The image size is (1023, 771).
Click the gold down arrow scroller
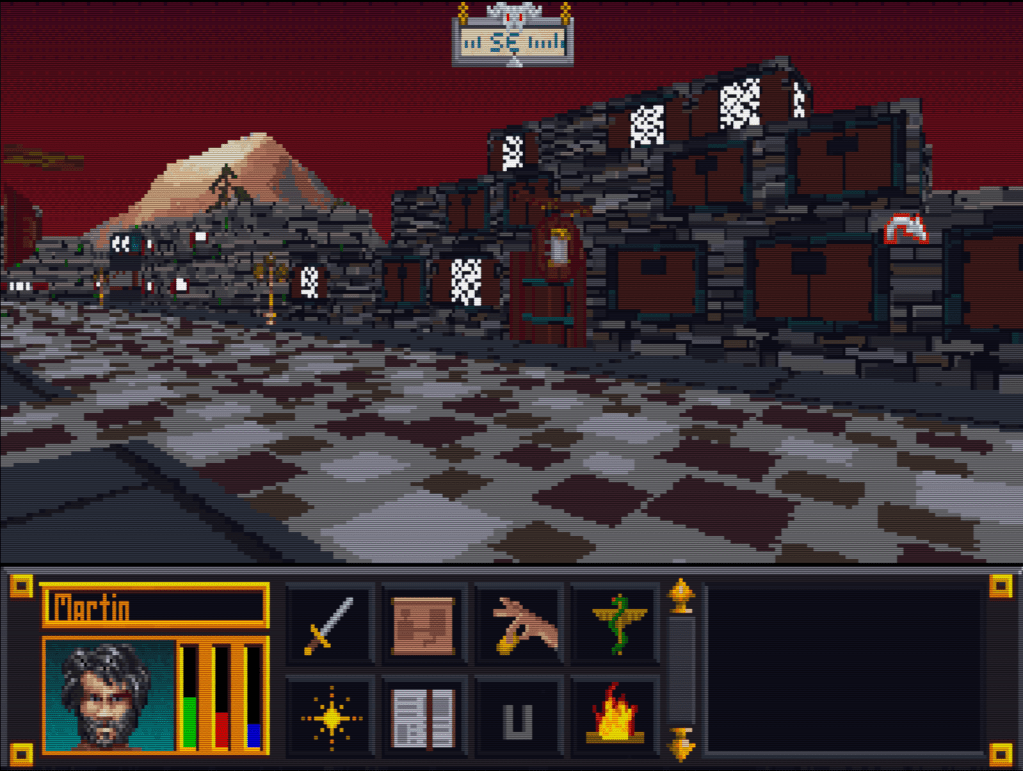[681, 745]
